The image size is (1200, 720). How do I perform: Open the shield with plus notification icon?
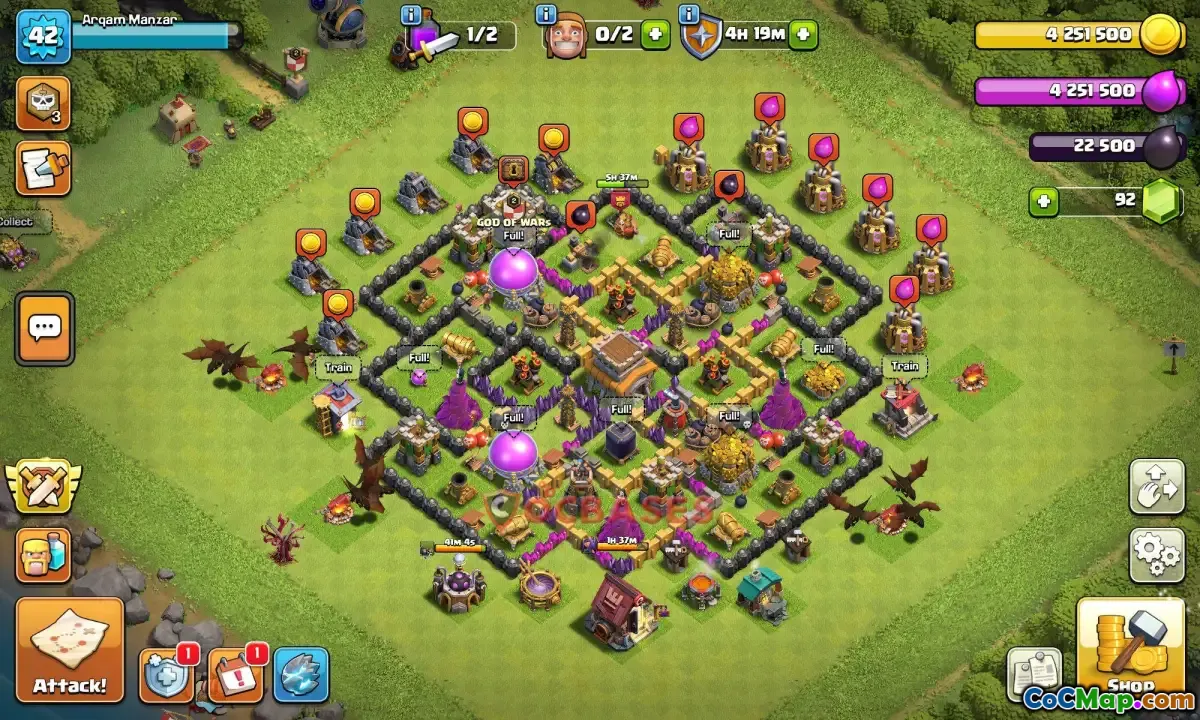point(166,675)
